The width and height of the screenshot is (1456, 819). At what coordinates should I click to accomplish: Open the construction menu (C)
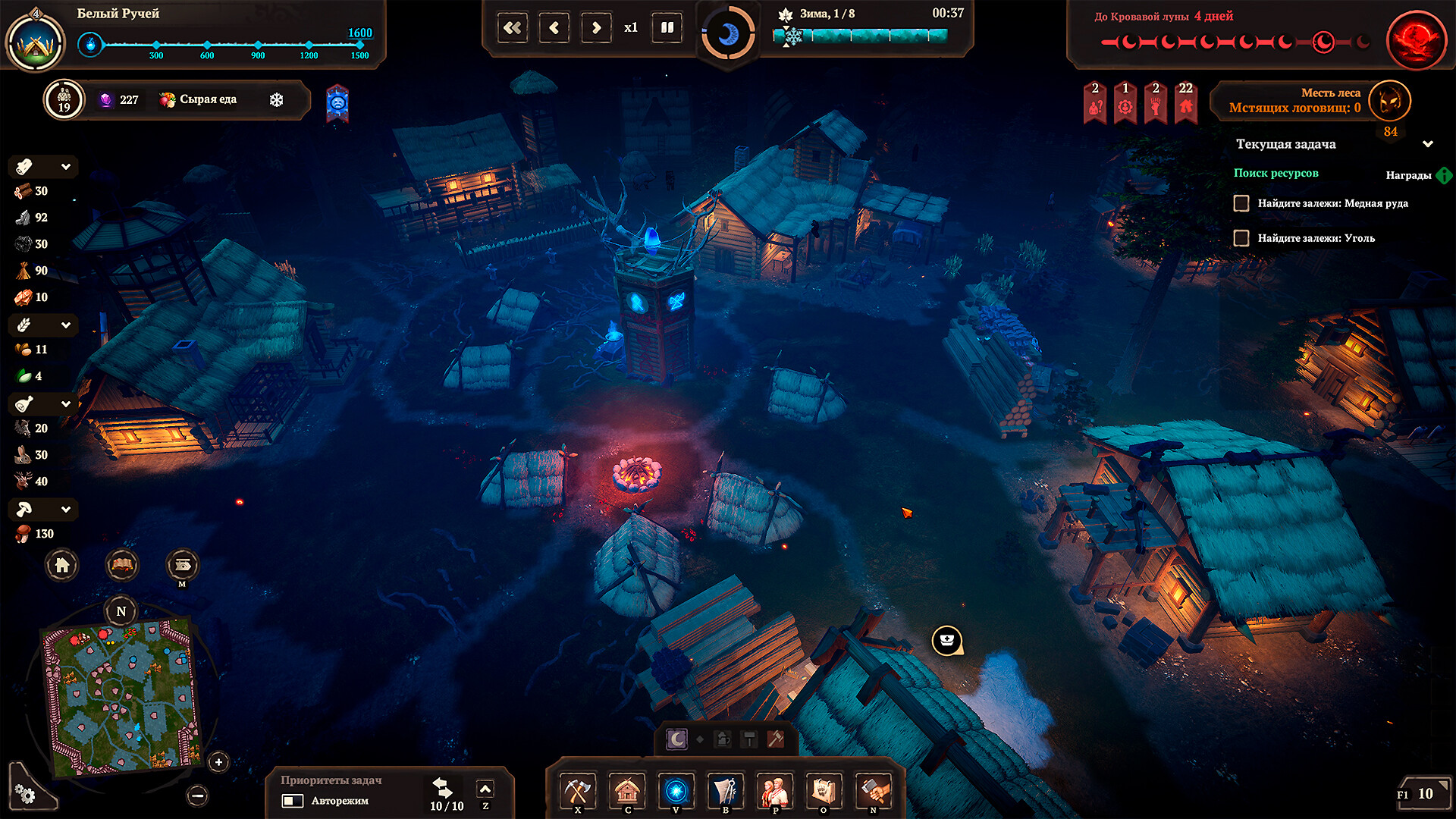[x=626, y=791]
